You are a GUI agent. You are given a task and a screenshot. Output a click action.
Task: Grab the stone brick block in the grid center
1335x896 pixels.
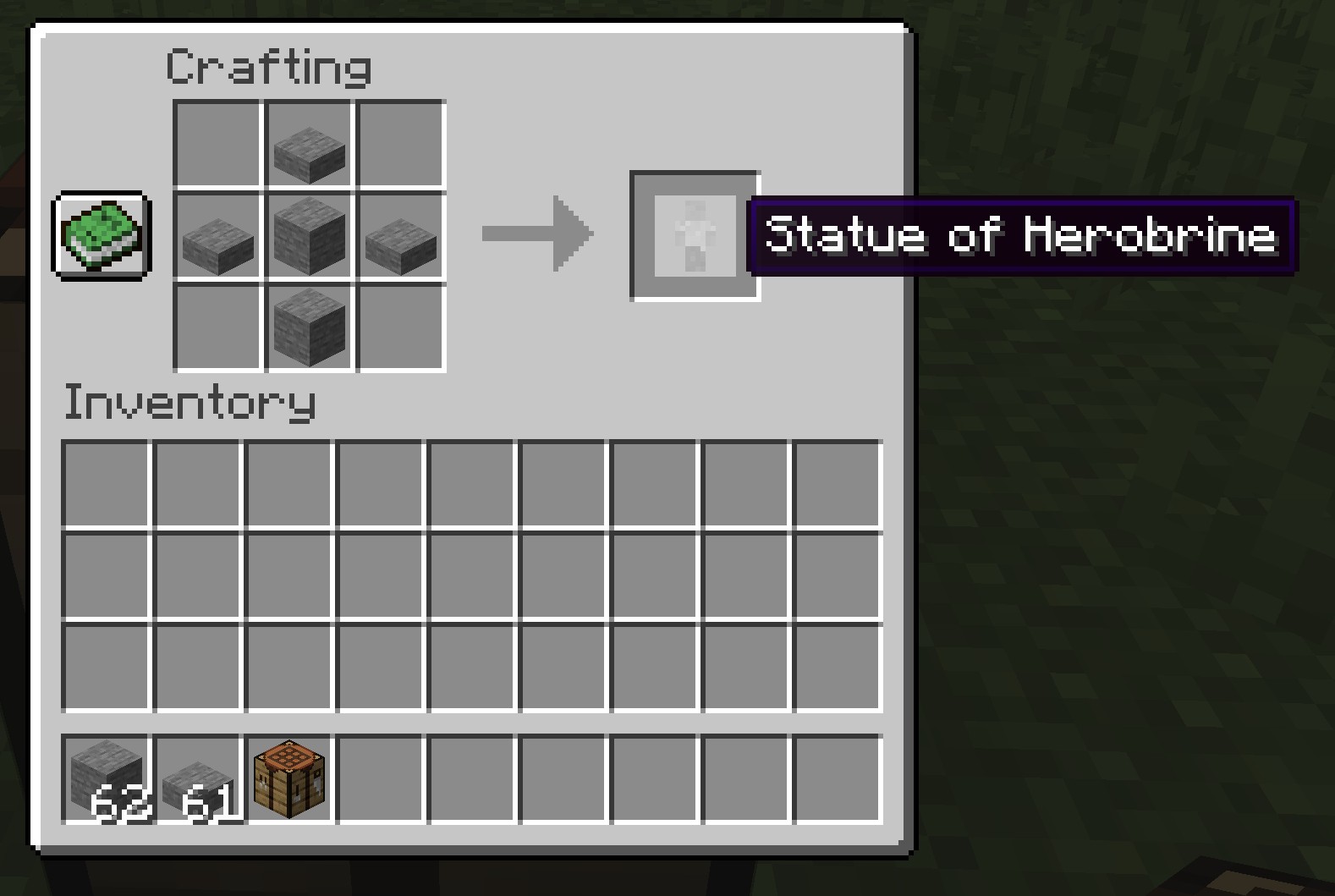[x=310, y=235]
